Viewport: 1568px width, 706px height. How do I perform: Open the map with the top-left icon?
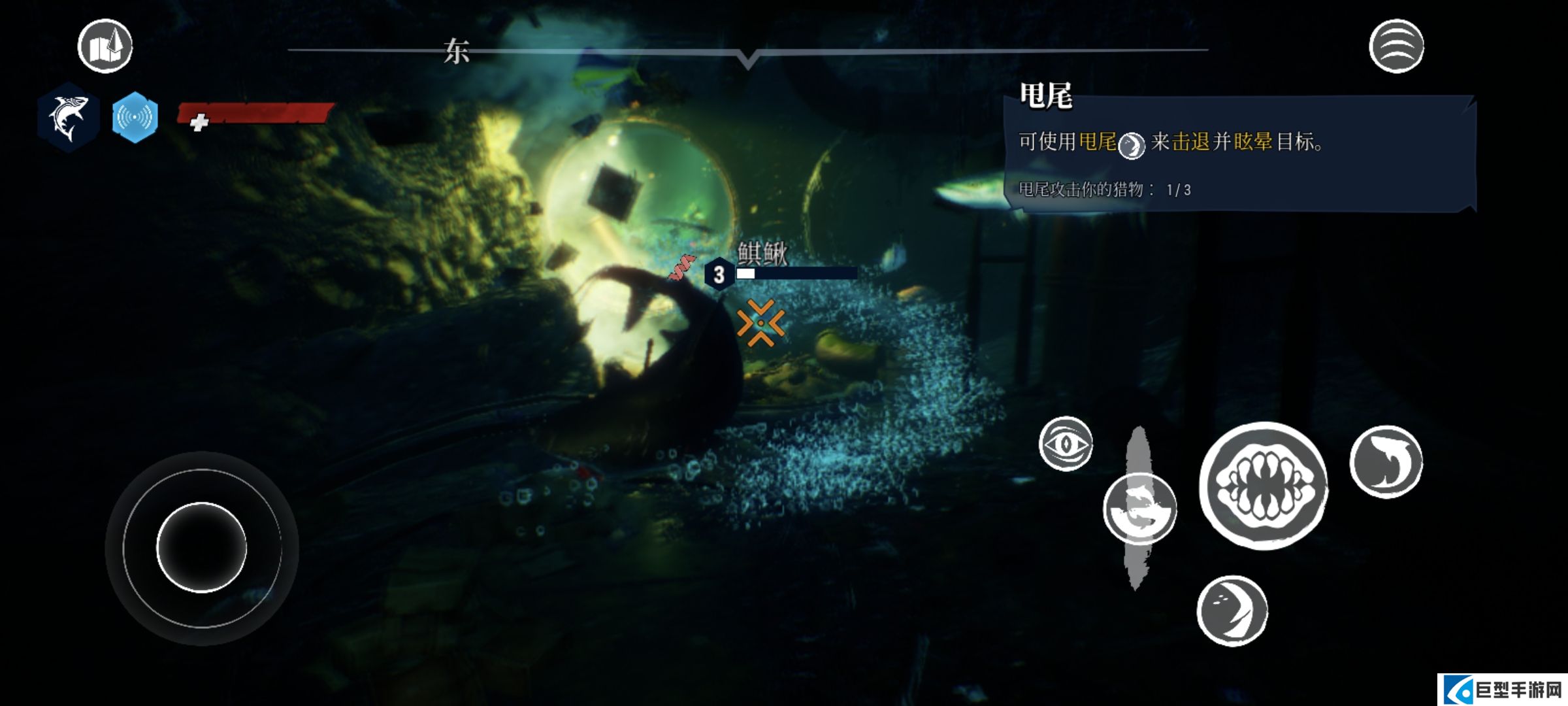[x=105, y=46]
